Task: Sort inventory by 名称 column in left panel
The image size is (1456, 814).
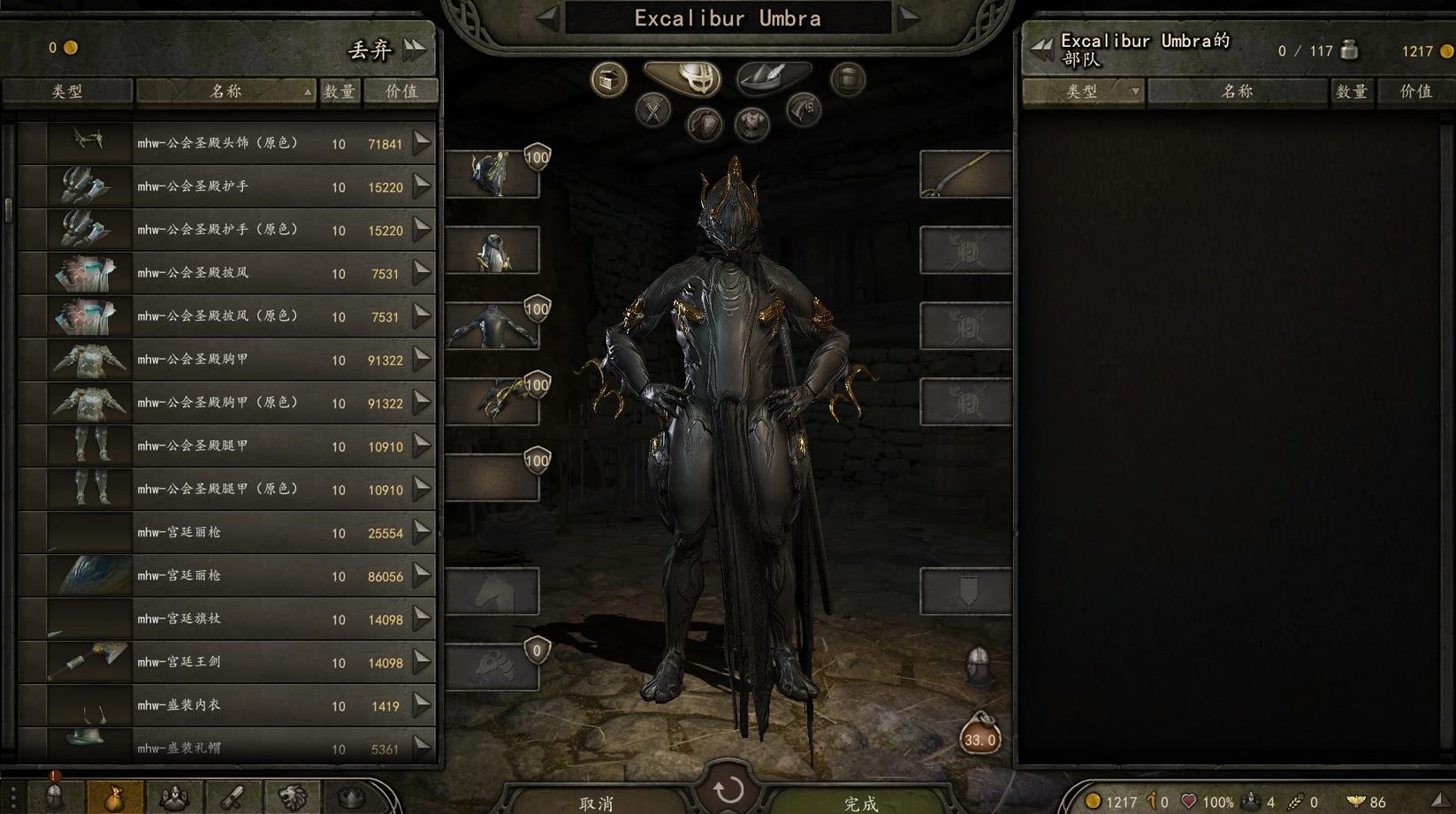Action: [225, 91]
